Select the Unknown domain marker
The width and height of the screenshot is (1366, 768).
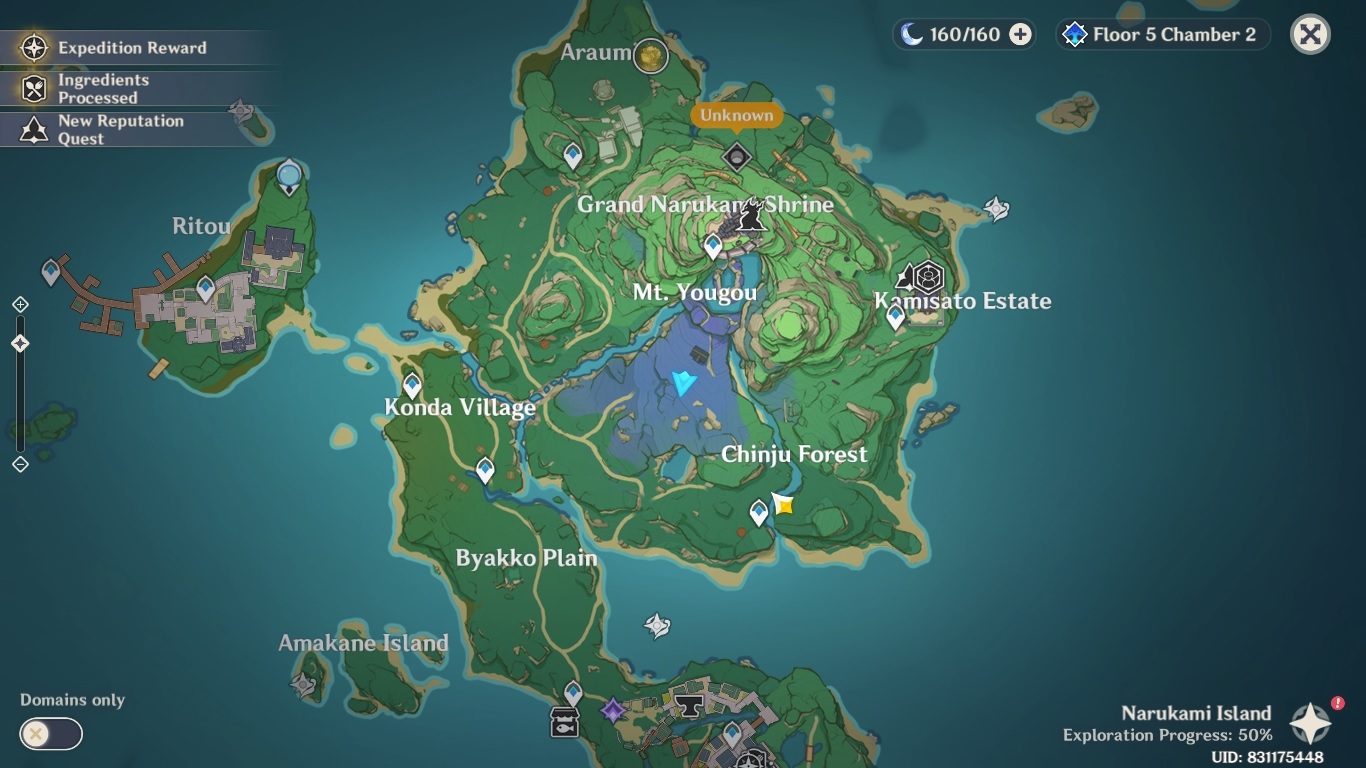(x=737, y=157)
